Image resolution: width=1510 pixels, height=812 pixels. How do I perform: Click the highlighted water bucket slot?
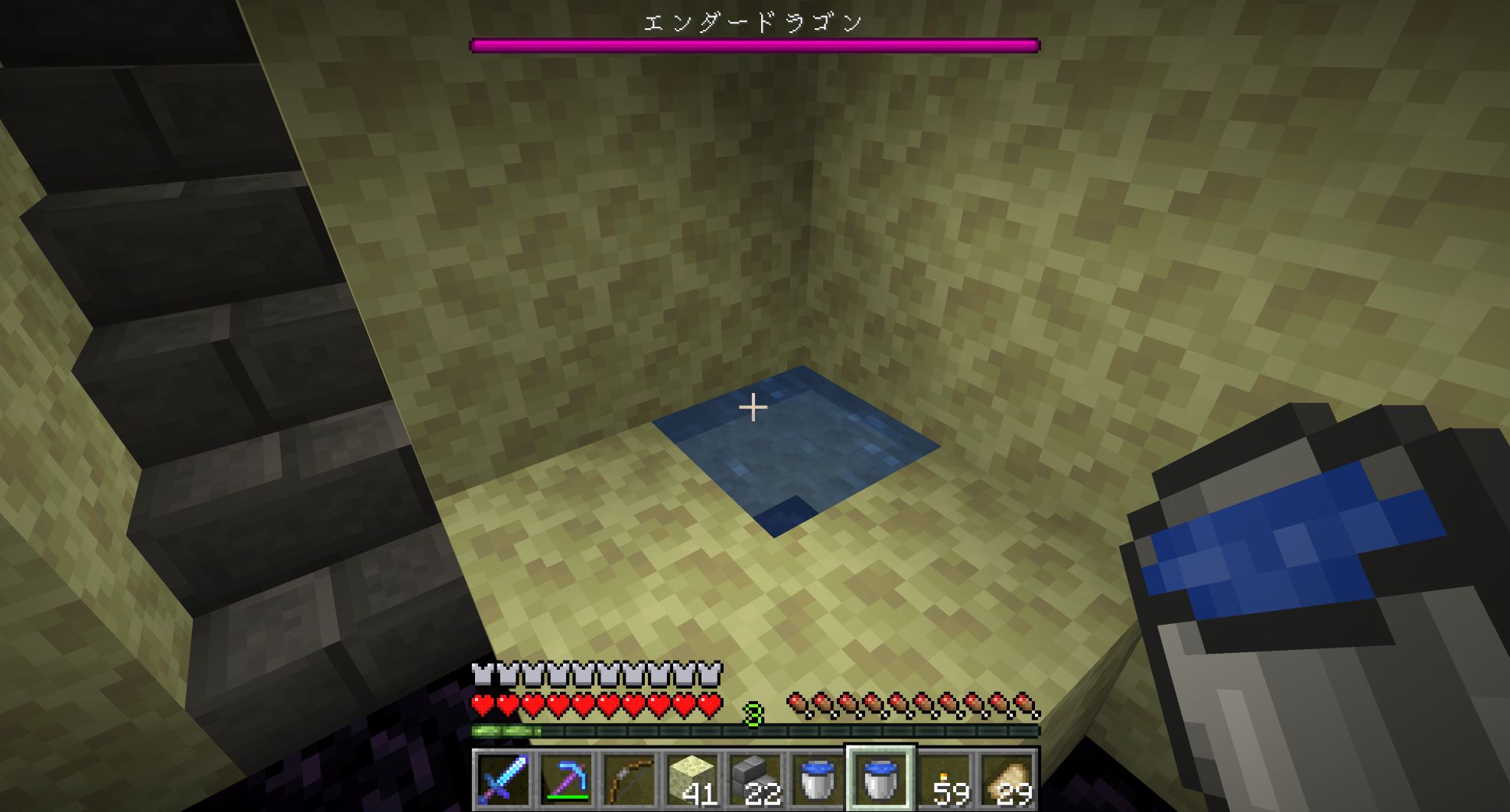click(x=880, y=780)
